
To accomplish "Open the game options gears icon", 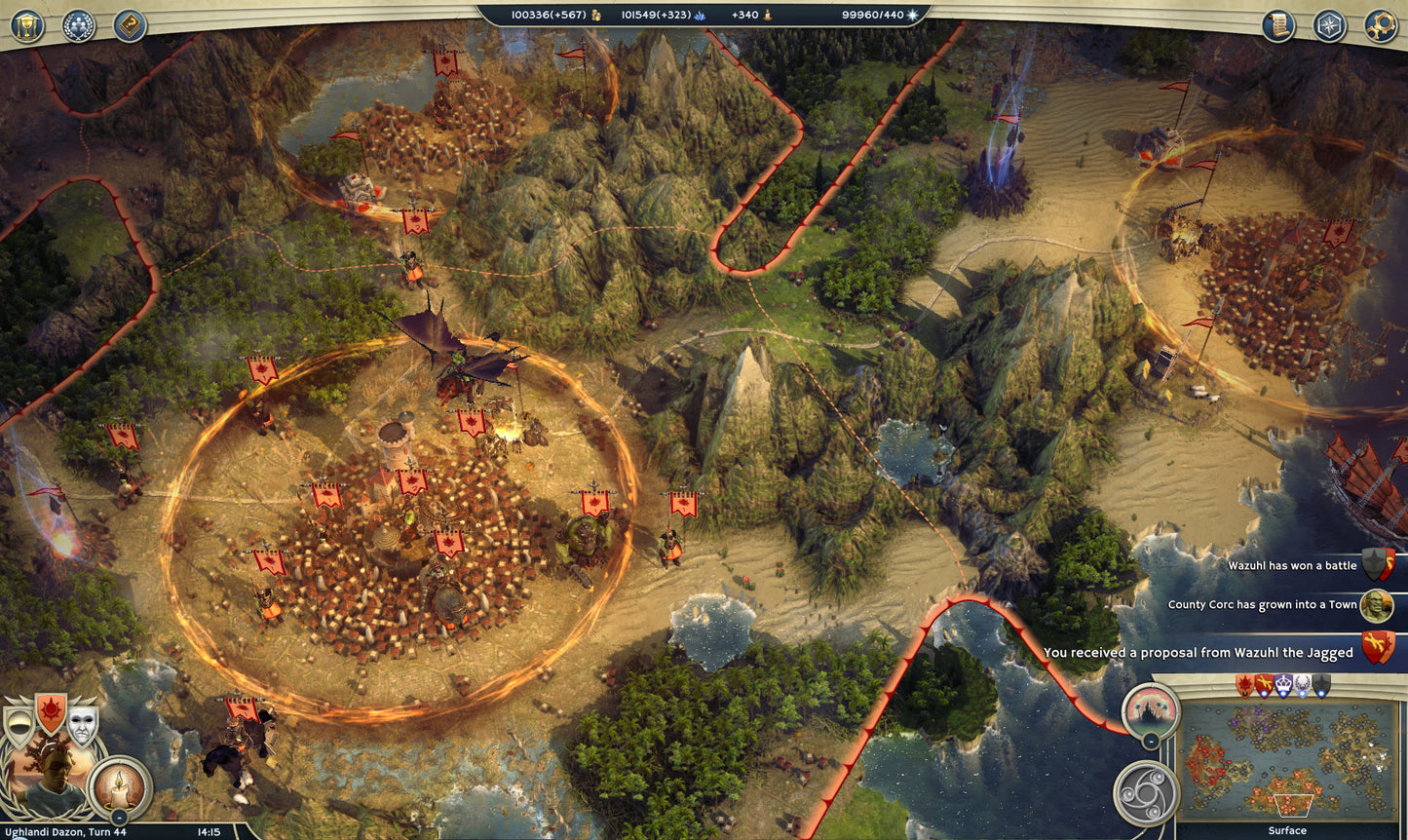I will click(1382, 23).
